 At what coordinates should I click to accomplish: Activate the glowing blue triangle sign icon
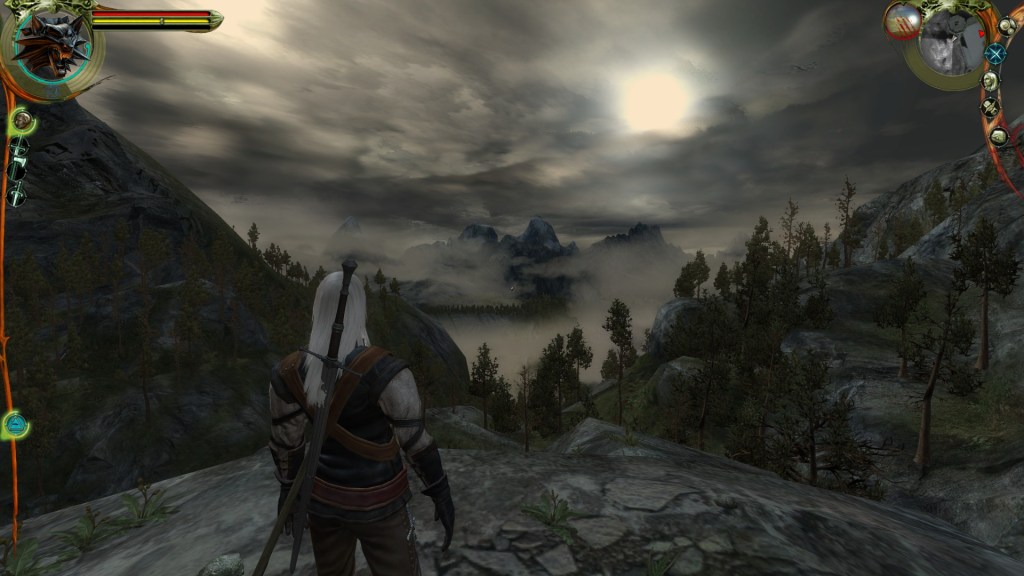tap(15, 425)
